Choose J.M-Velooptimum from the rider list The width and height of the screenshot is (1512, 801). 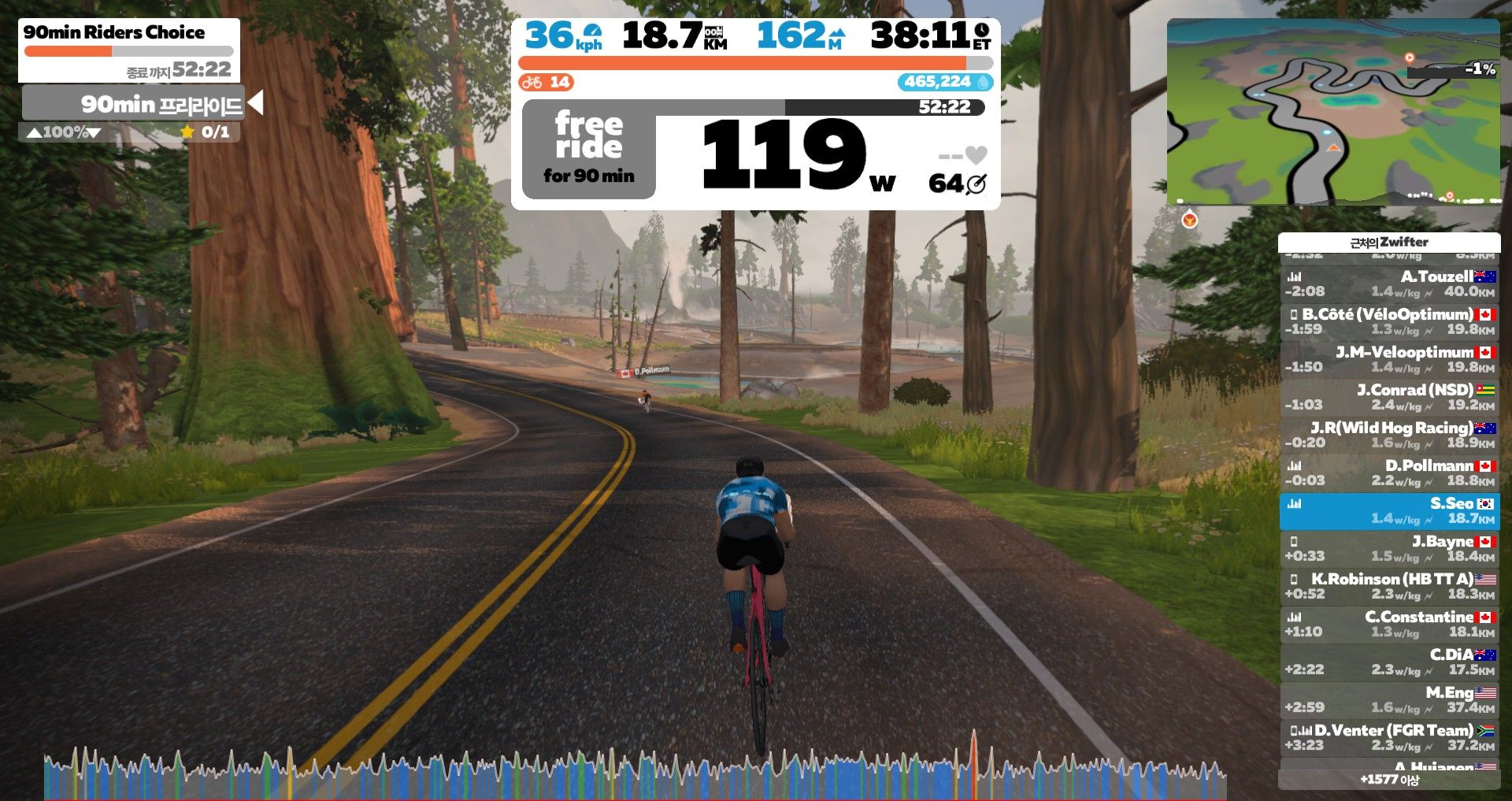coord(1389,359)
